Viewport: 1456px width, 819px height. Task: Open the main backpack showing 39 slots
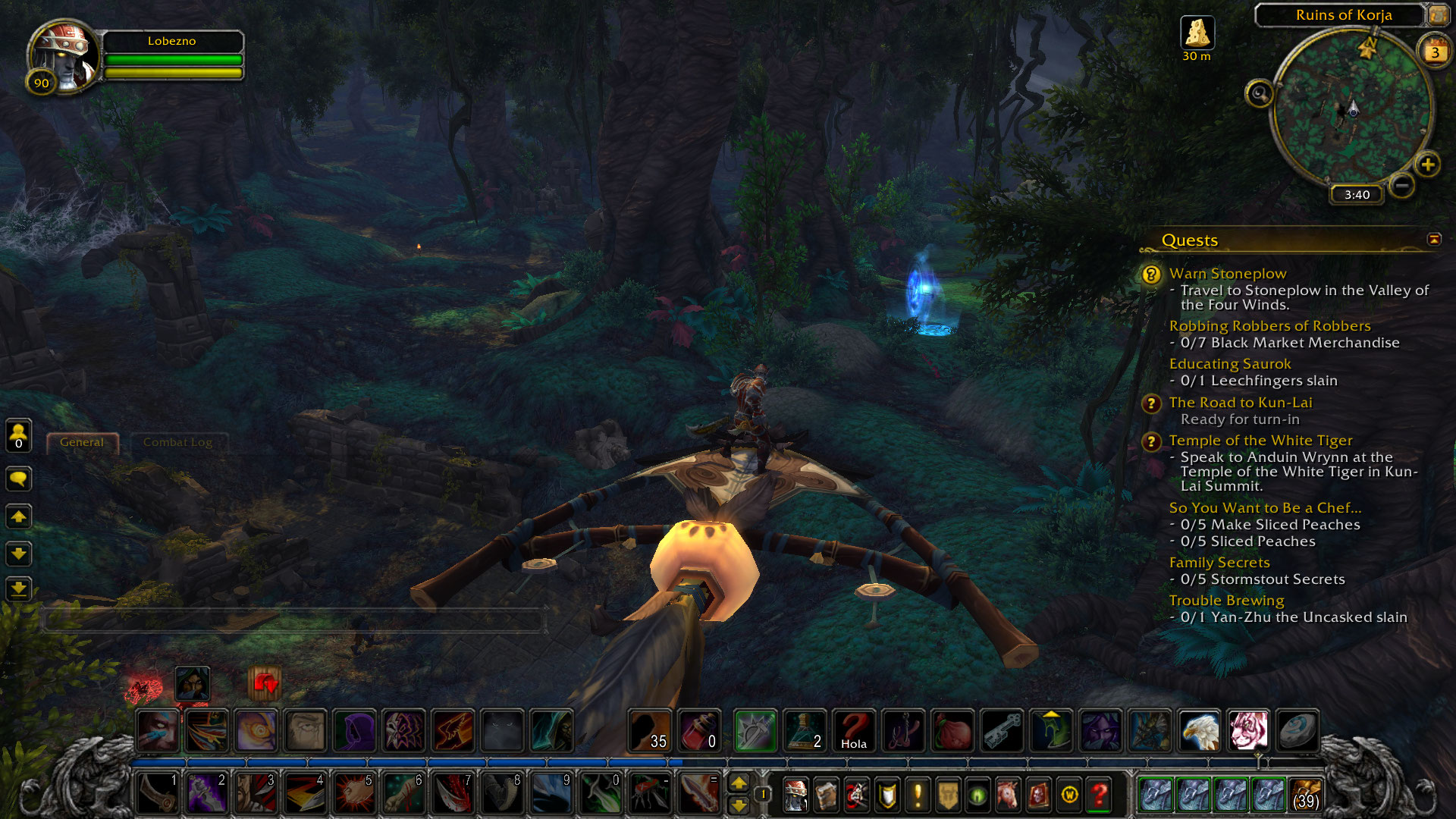1305,794
